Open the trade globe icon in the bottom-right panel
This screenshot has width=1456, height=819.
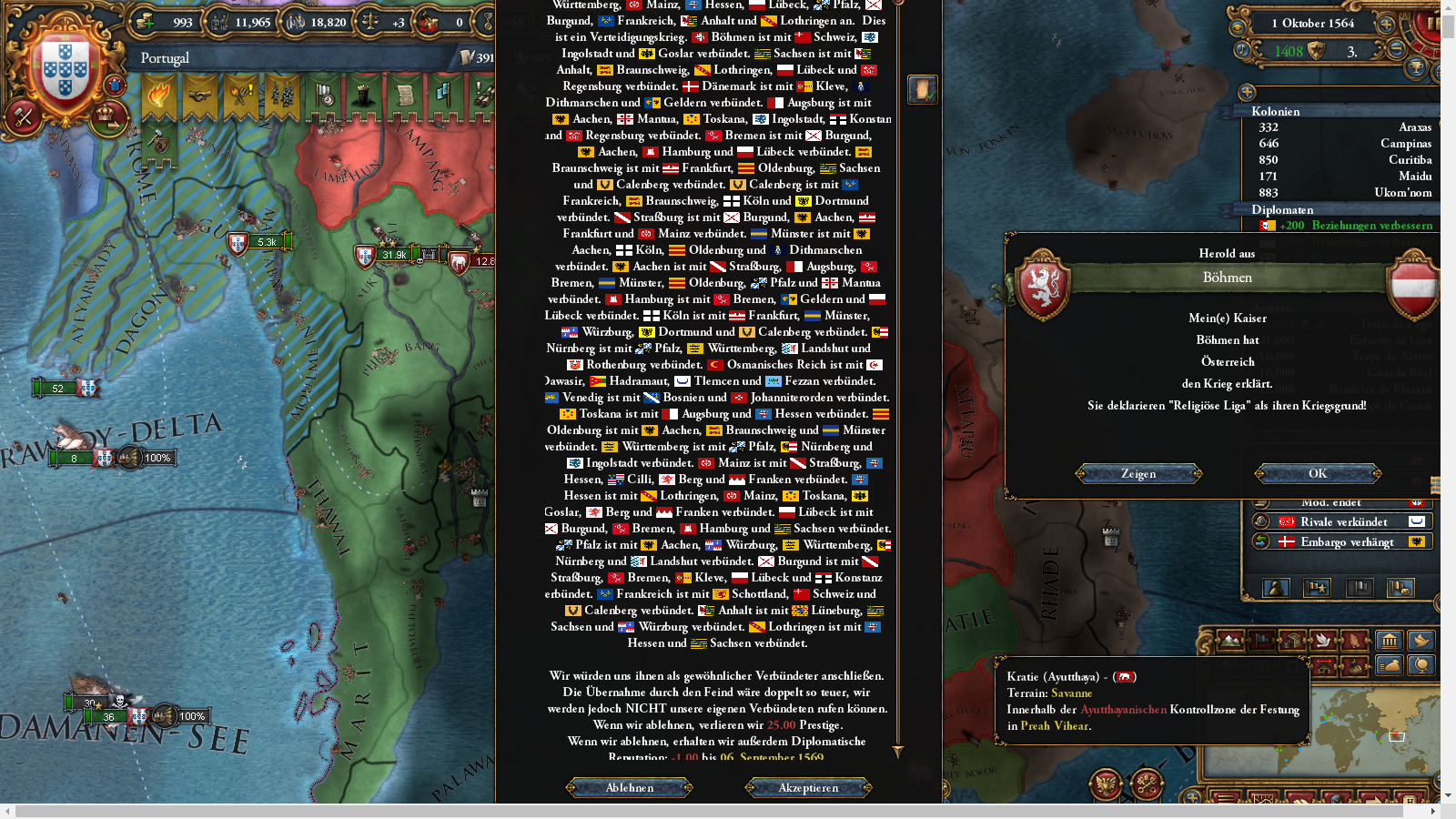(1422, 665)
